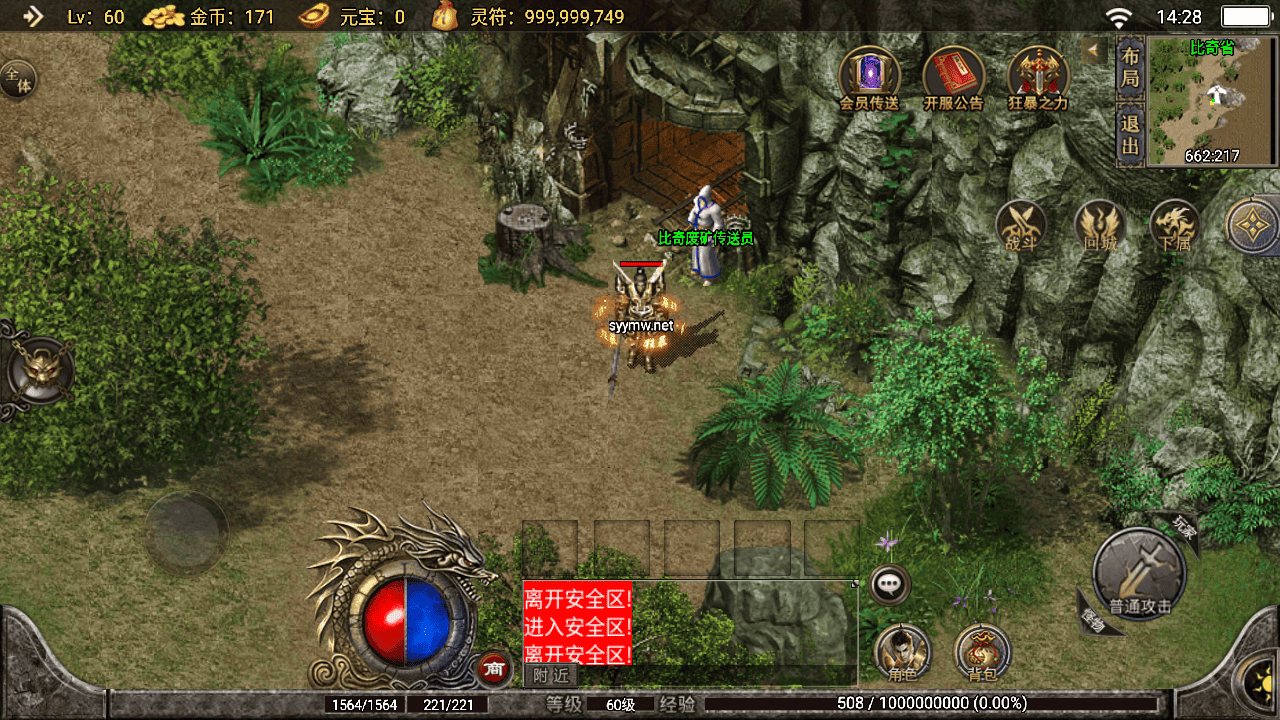Tap the four-point star compass button
Viewport: 1280px width, 720px height.
pyautogui.click(x=1254, y=225)
